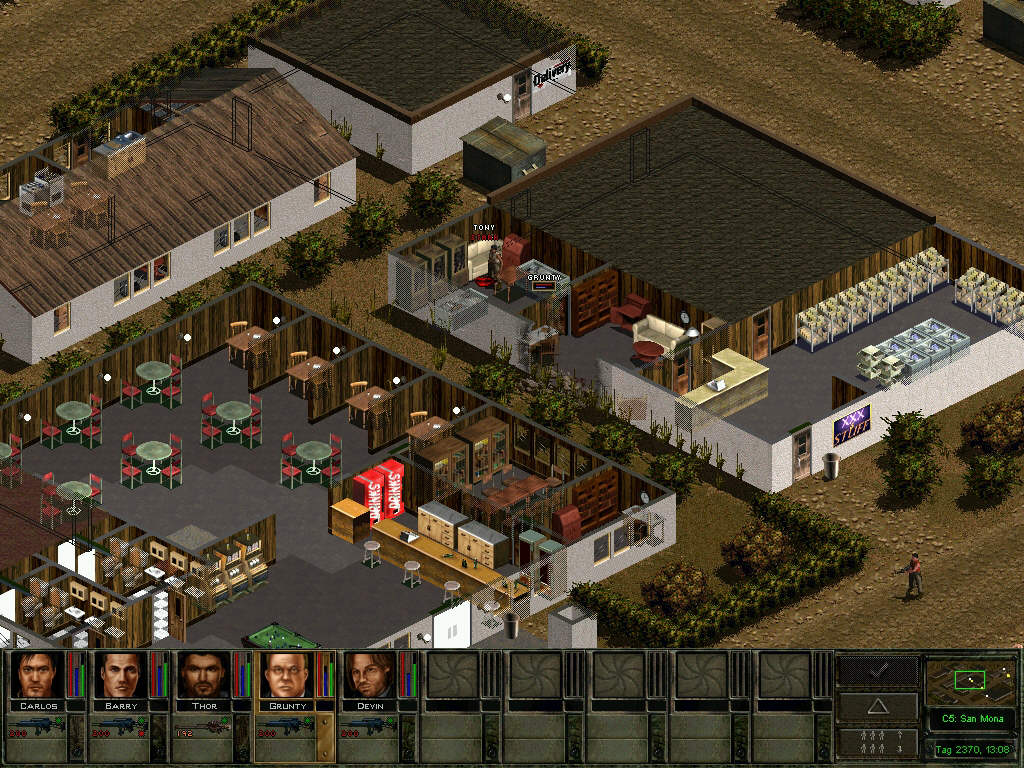The height and width of the screenshot is (768, 1024).
Task: Select Devin's portrait
Action: (x=368, y=675)
